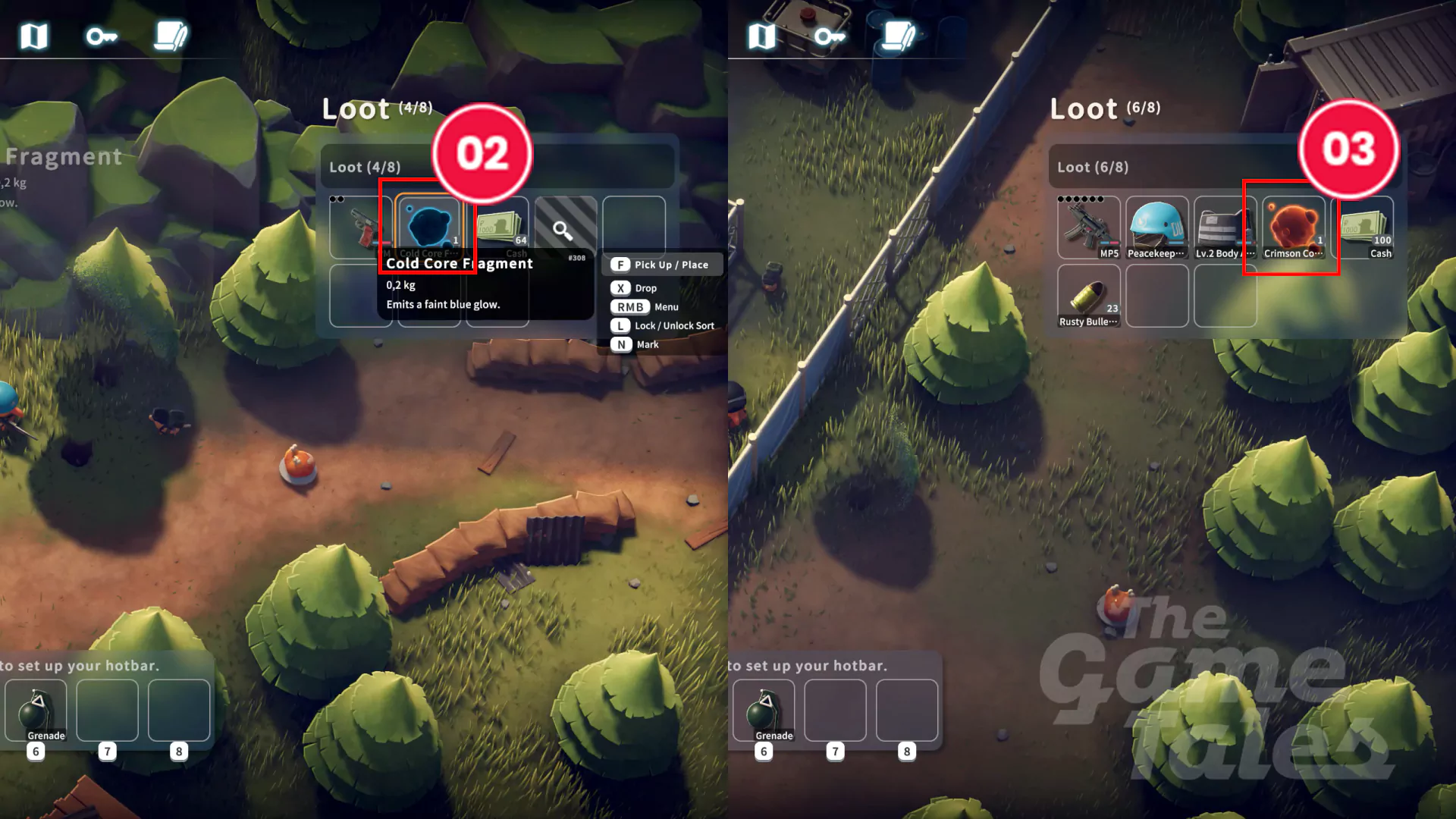Pick the pistol from the loot

coord(362,227)
